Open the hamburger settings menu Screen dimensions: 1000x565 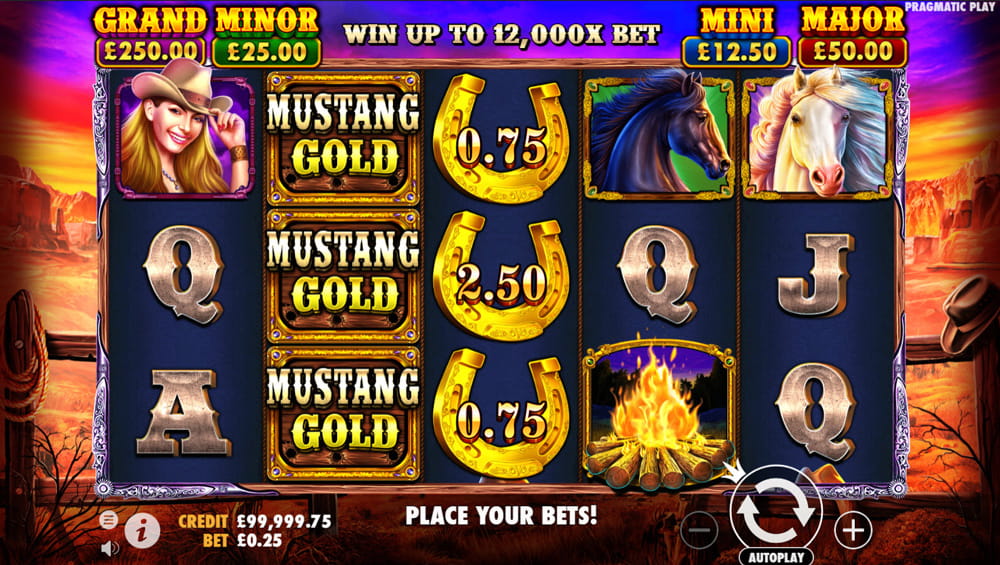108,519
